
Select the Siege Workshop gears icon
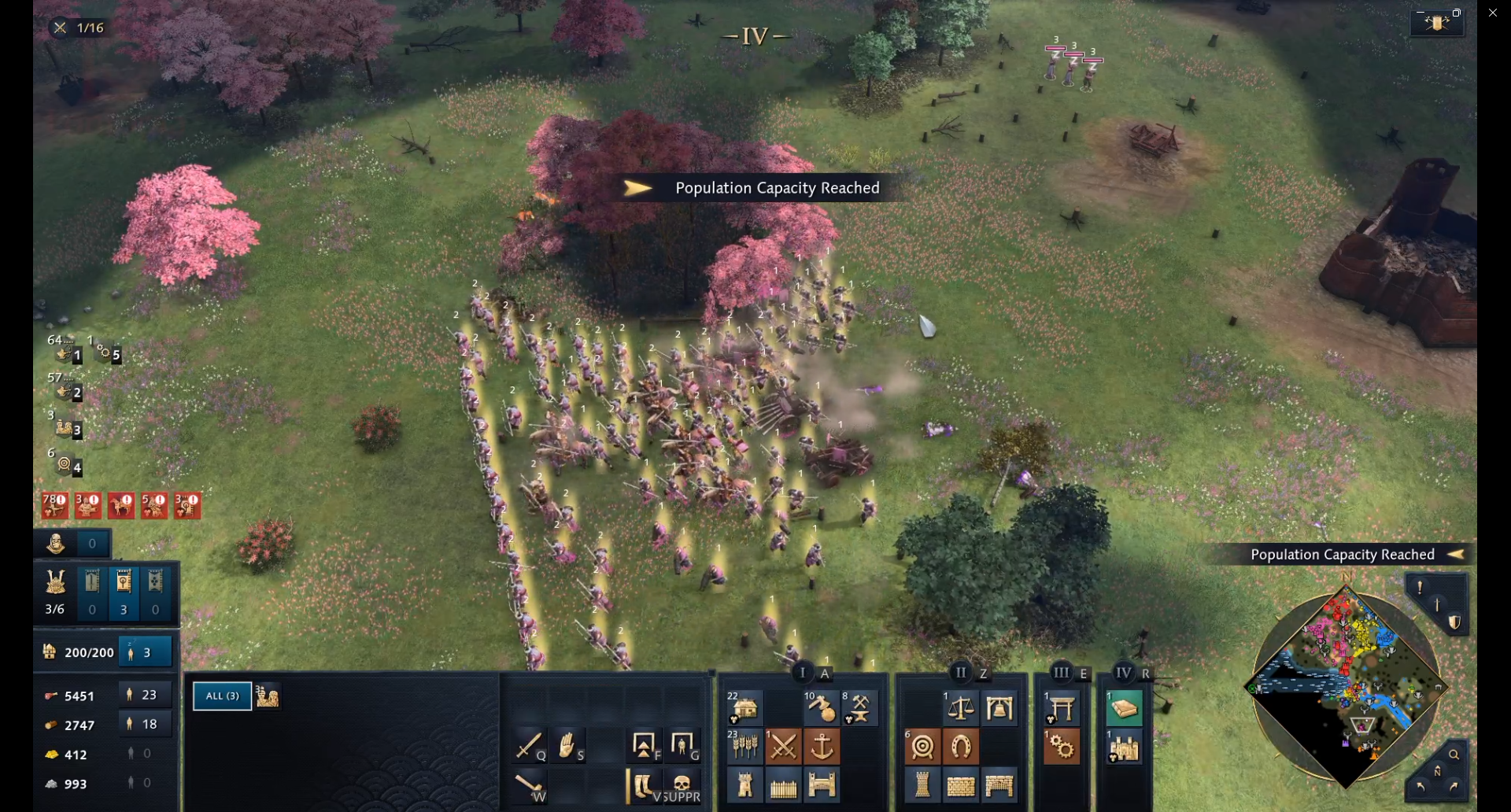click(x=1062, y=746)
